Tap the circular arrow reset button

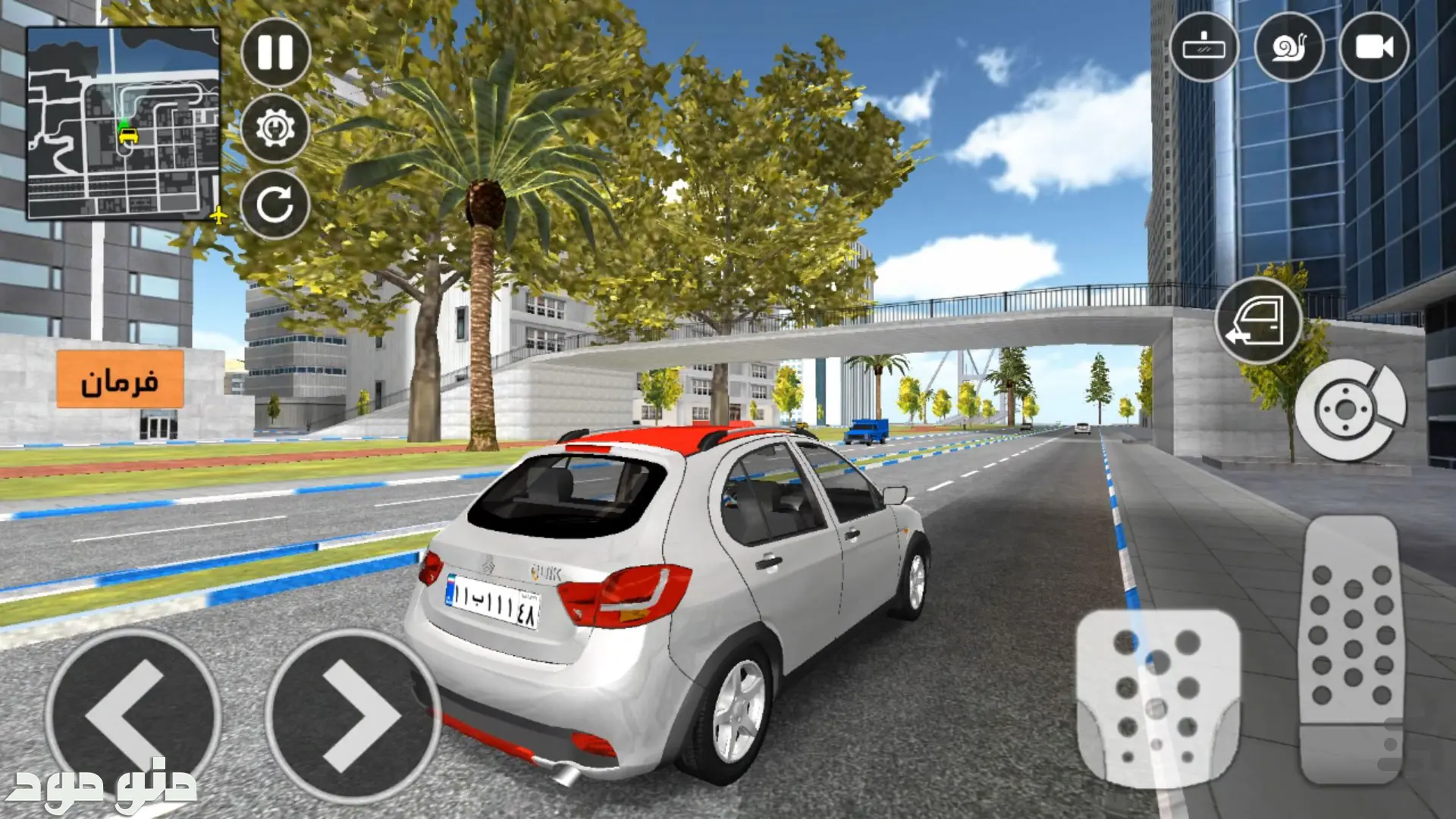coord(275,204)
